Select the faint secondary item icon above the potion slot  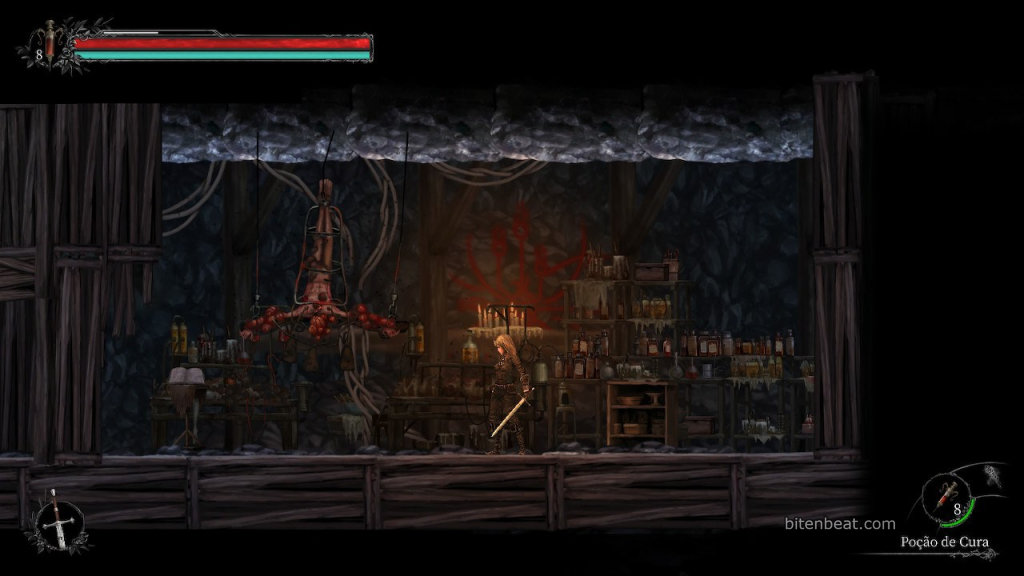pyautogui.click(x=993, y=474)
